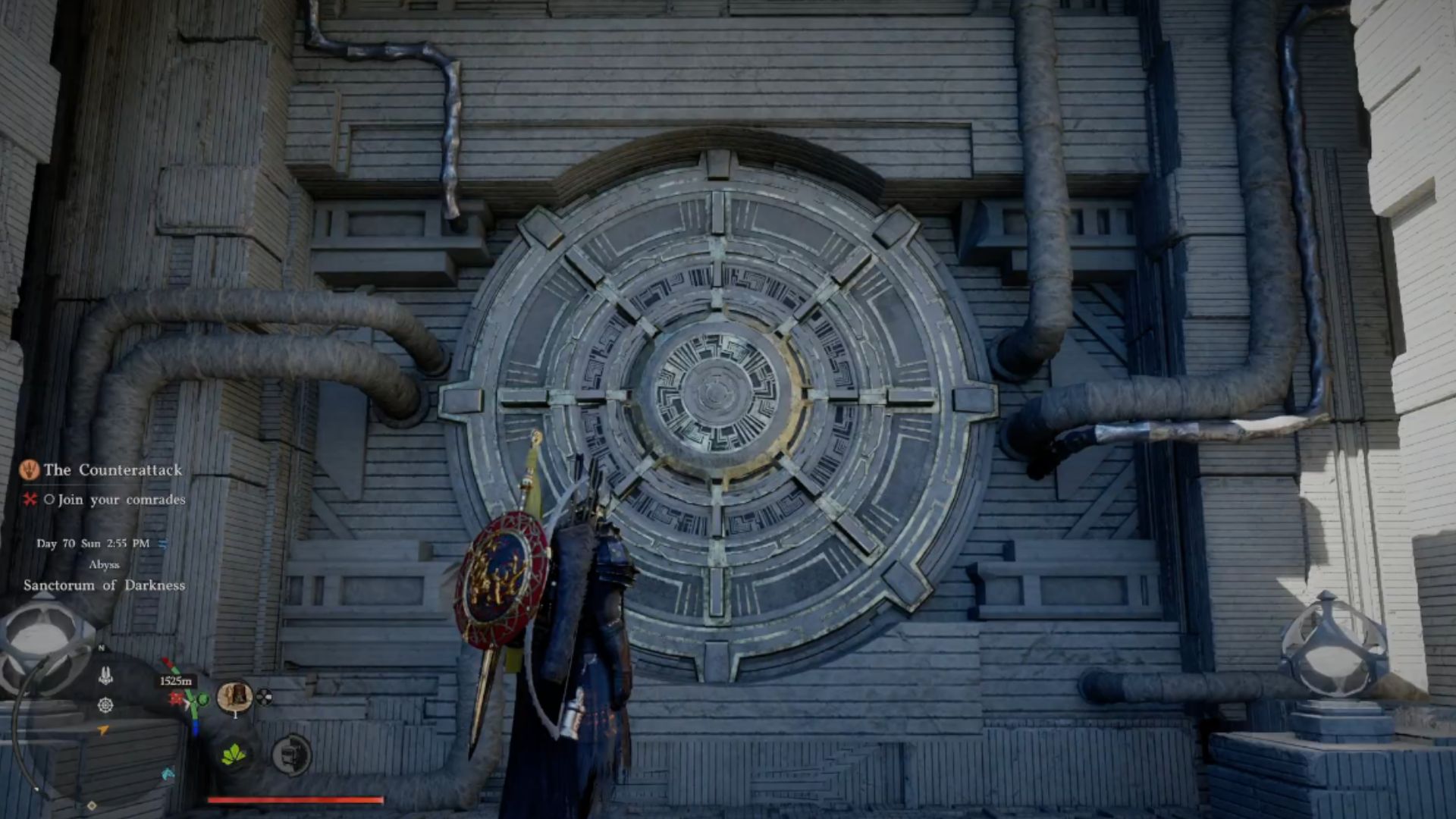Expand the diamond marker below the minimap
Screen dimensions: 1456x819
point(92,805)
